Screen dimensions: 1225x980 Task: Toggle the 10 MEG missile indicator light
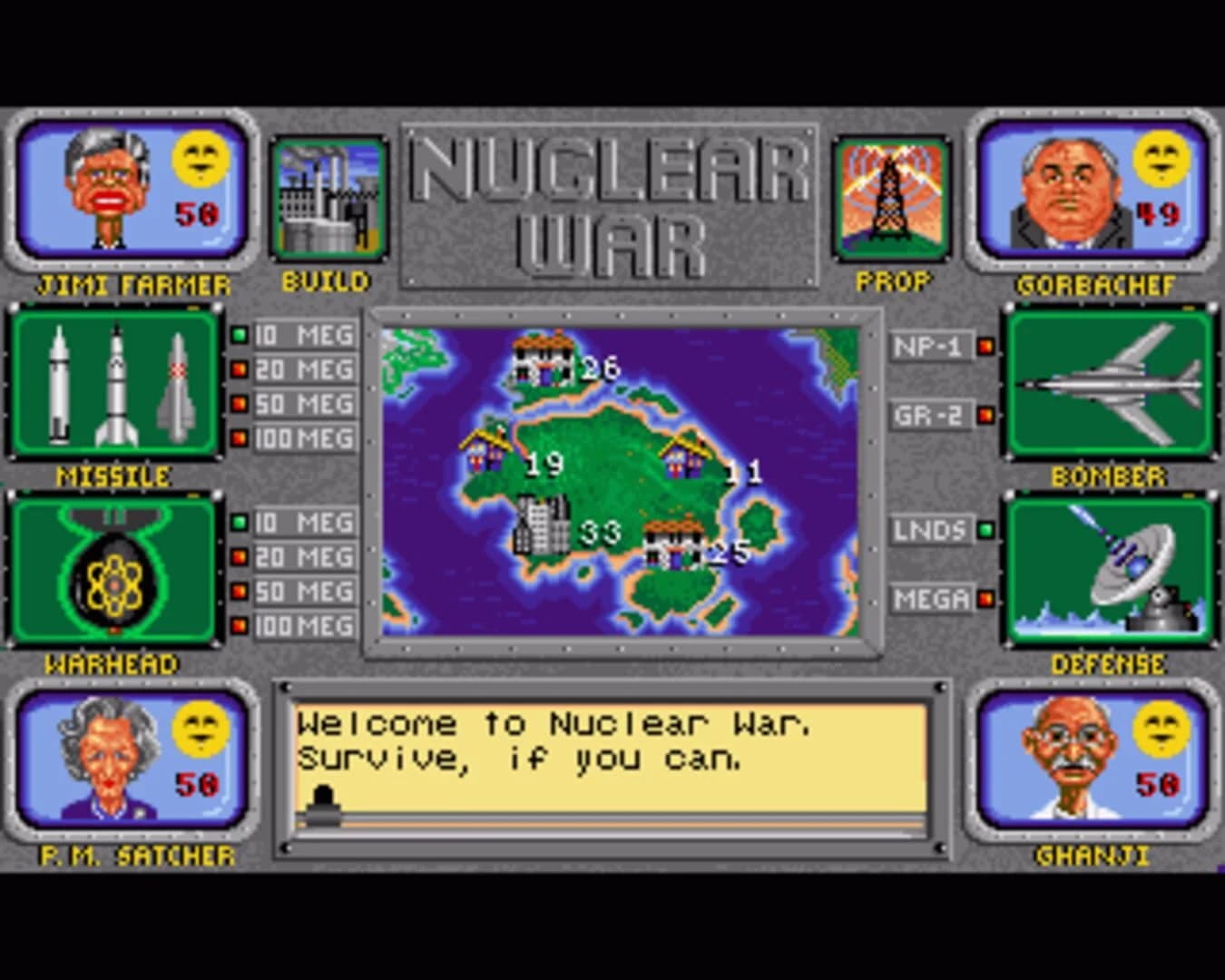240,334
